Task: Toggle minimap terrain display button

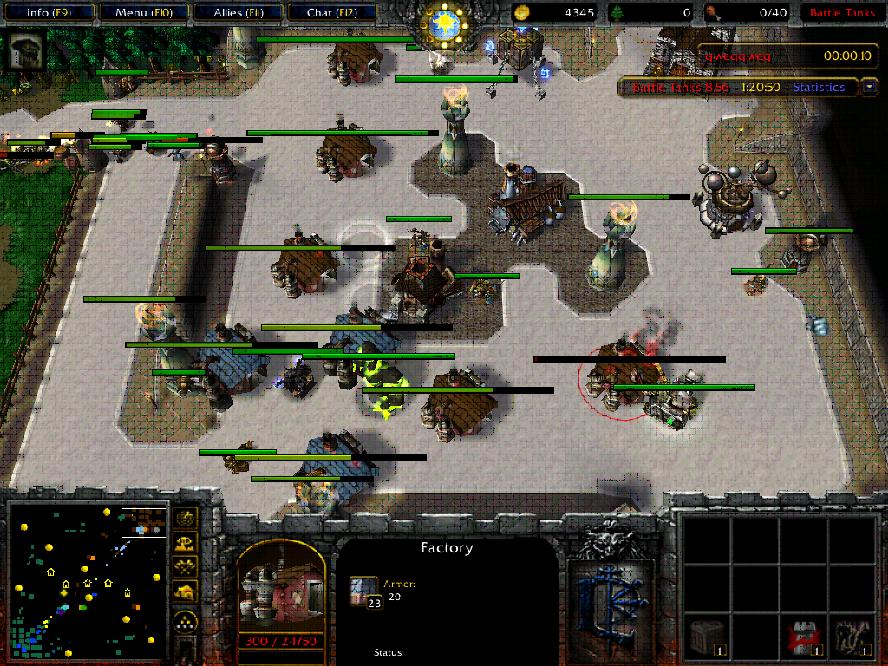Action: [185, 543]
